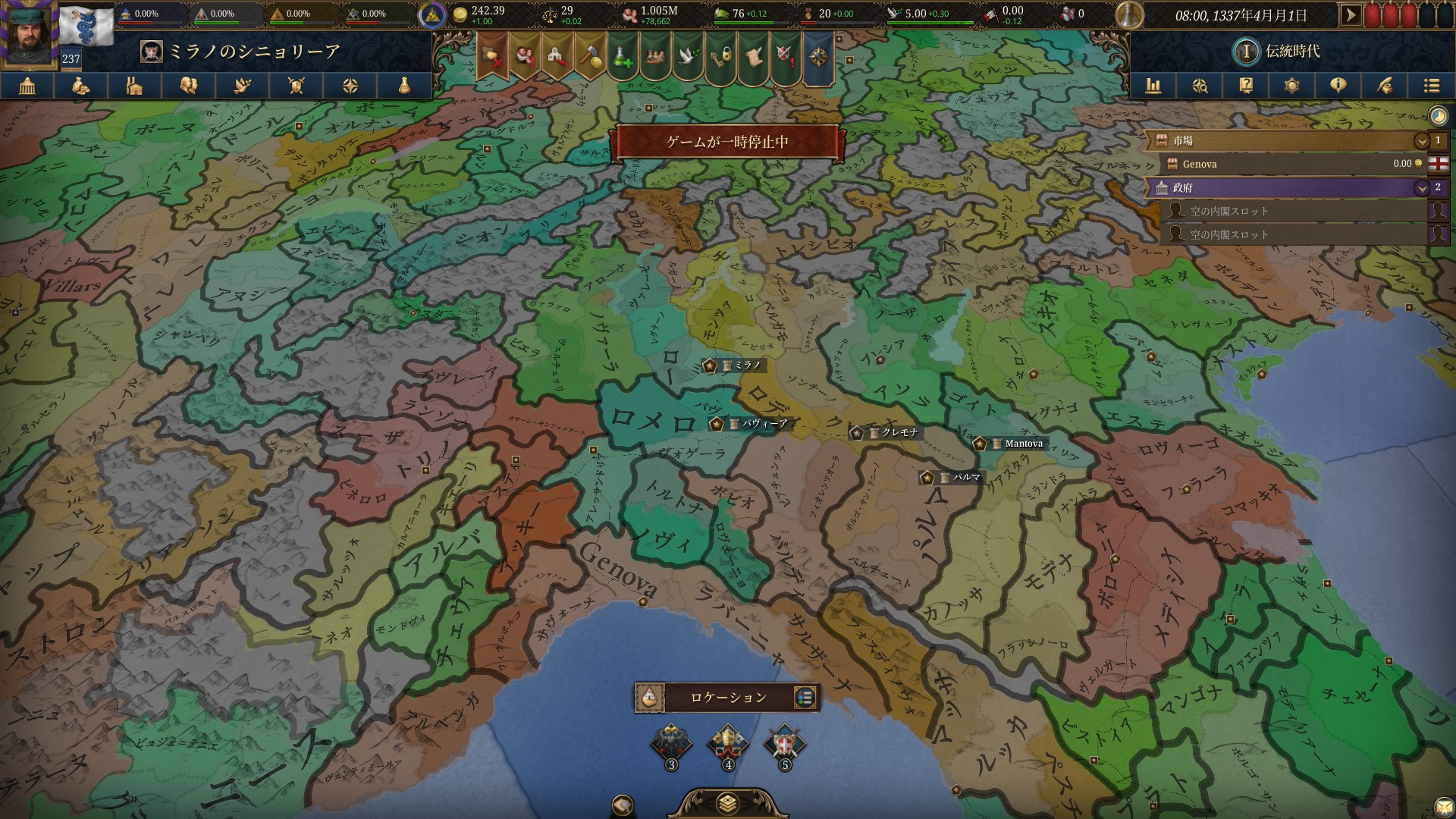Screen dimensions: 1456x819
Task: Open the outliner list icon top right
Action: click(x=1432, y=86)
